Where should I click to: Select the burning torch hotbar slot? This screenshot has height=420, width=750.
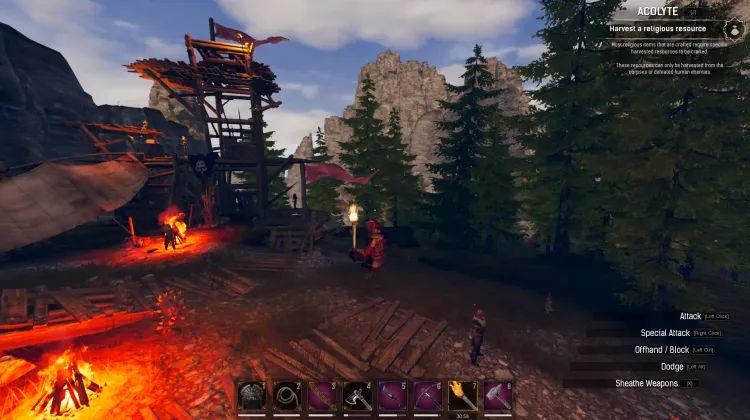[462, 396]
